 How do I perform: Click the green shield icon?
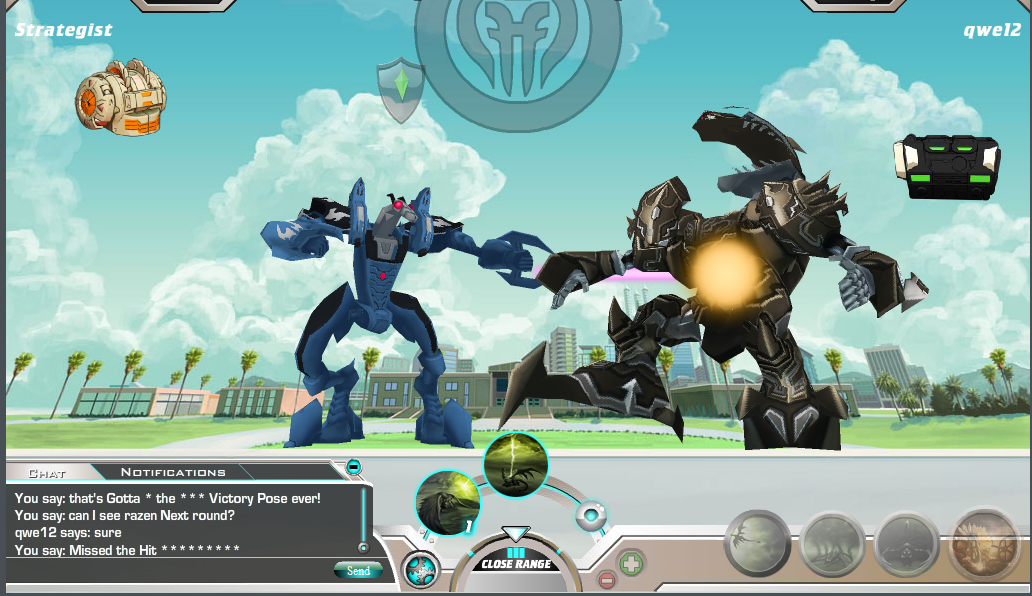point(401,89)
